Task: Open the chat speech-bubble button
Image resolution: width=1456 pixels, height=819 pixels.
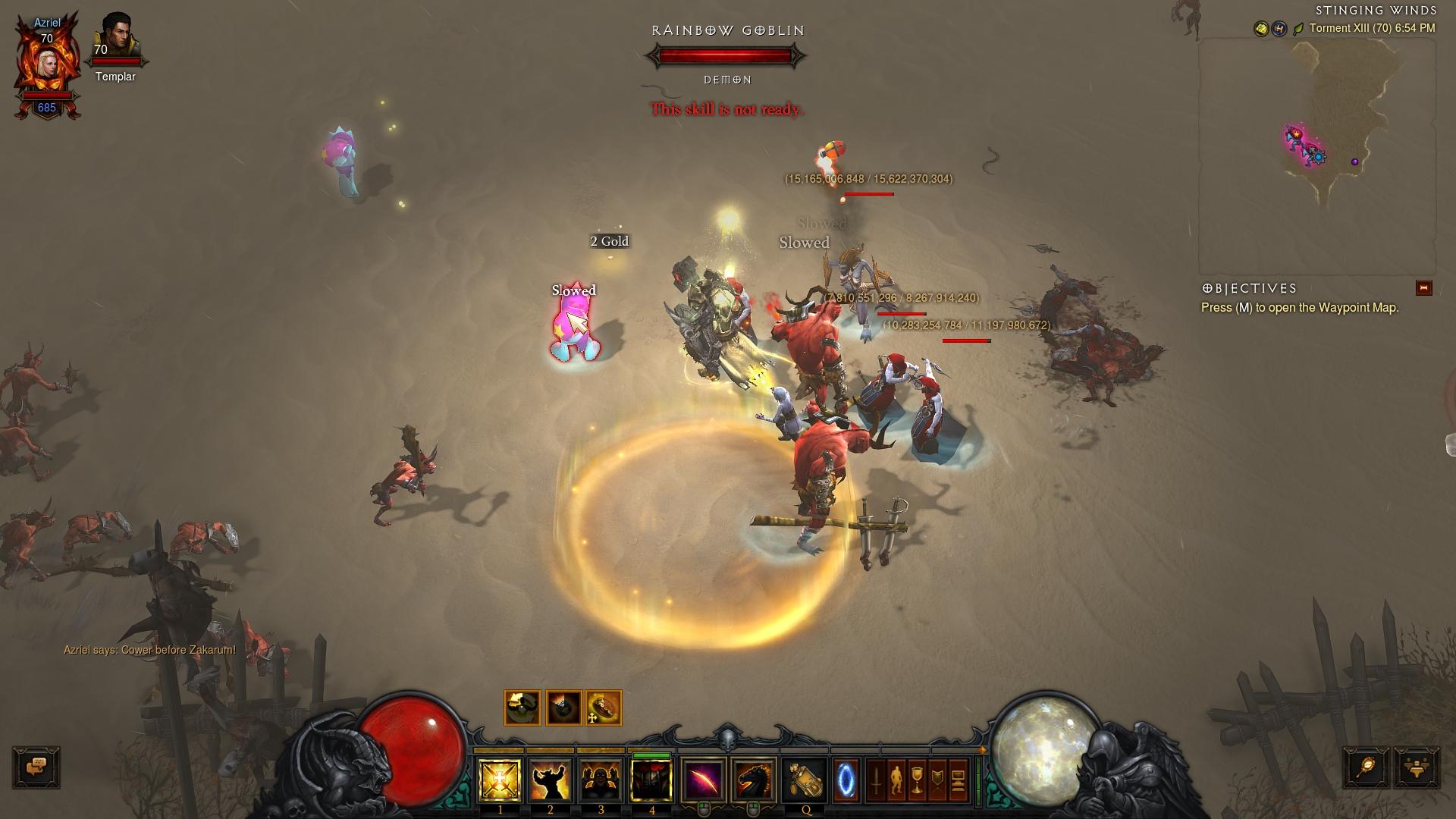Action: 36,767
